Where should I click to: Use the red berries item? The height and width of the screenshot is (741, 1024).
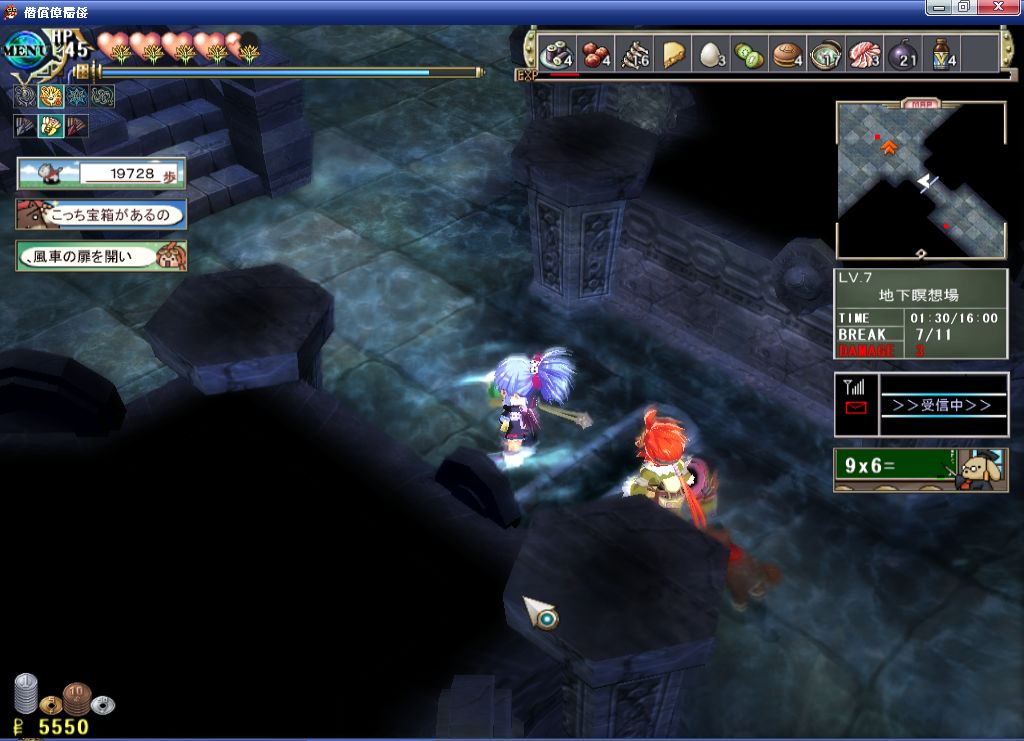coord(596,54)
